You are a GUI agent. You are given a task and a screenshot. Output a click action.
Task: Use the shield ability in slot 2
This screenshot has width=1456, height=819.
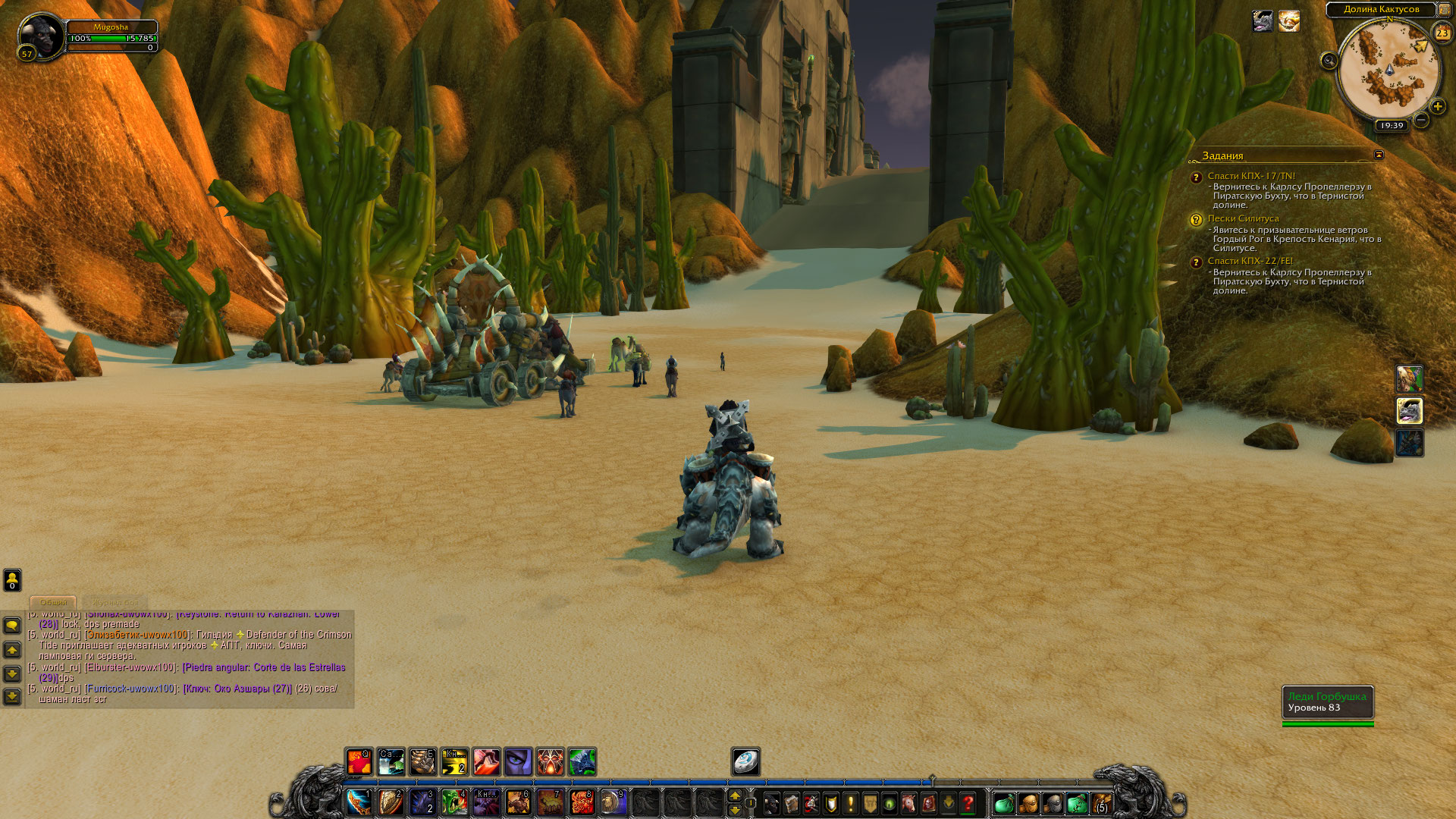click(391, 802)
